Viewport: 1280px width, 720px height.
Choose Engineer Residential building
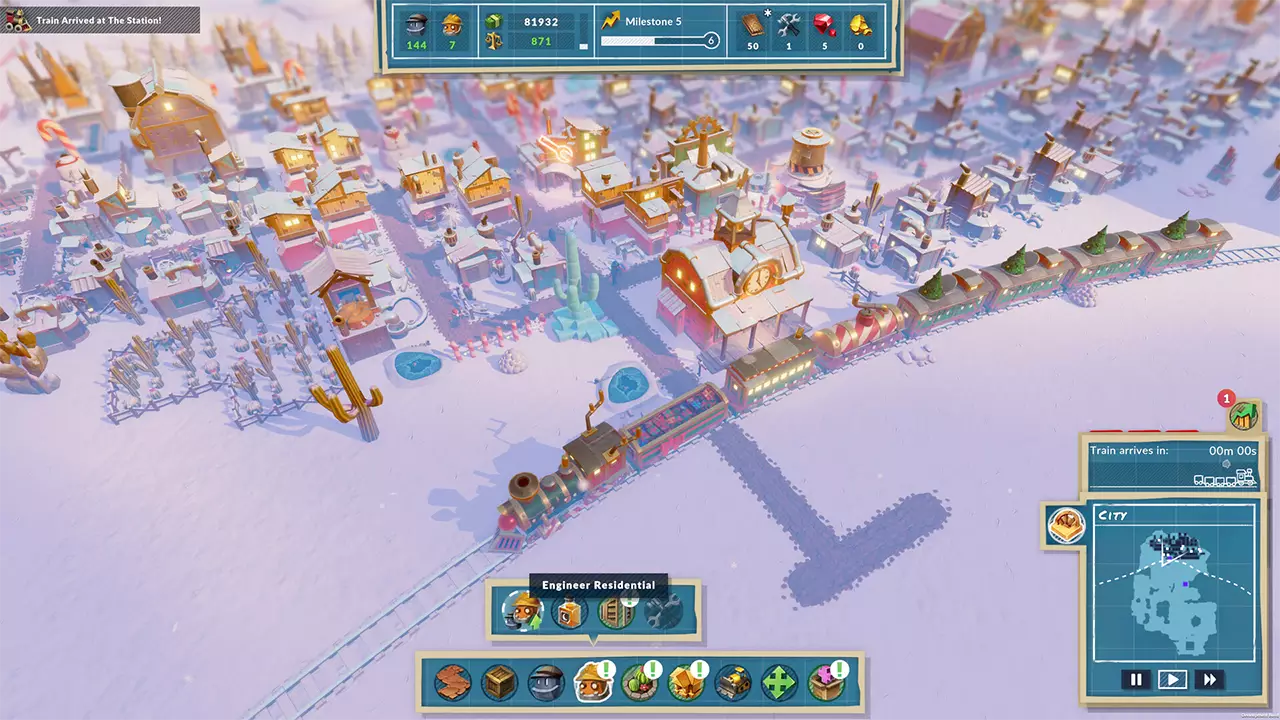click(x=522, y=612)
